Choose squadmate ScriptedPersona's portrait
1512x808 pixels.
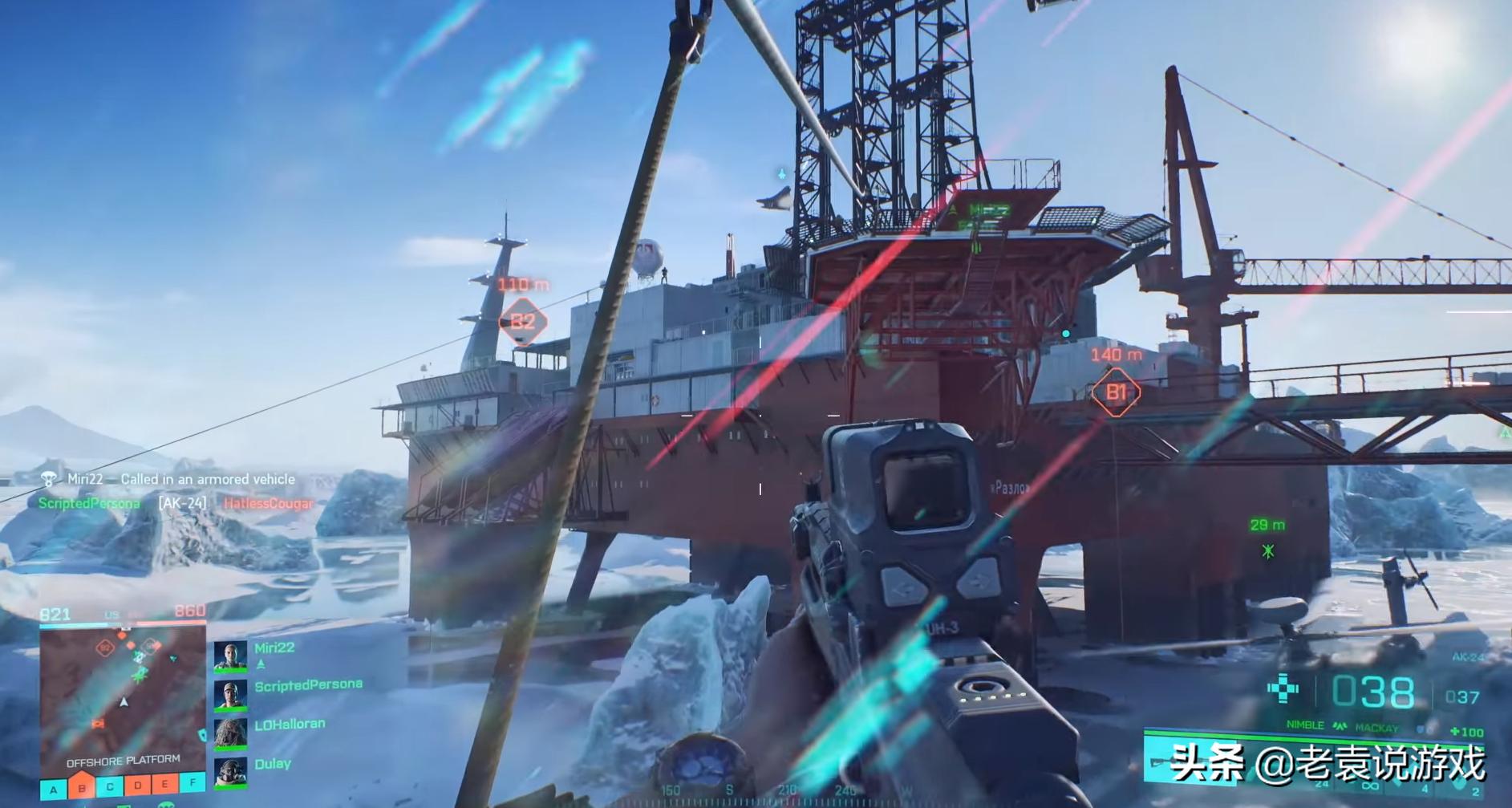(230, 695)
